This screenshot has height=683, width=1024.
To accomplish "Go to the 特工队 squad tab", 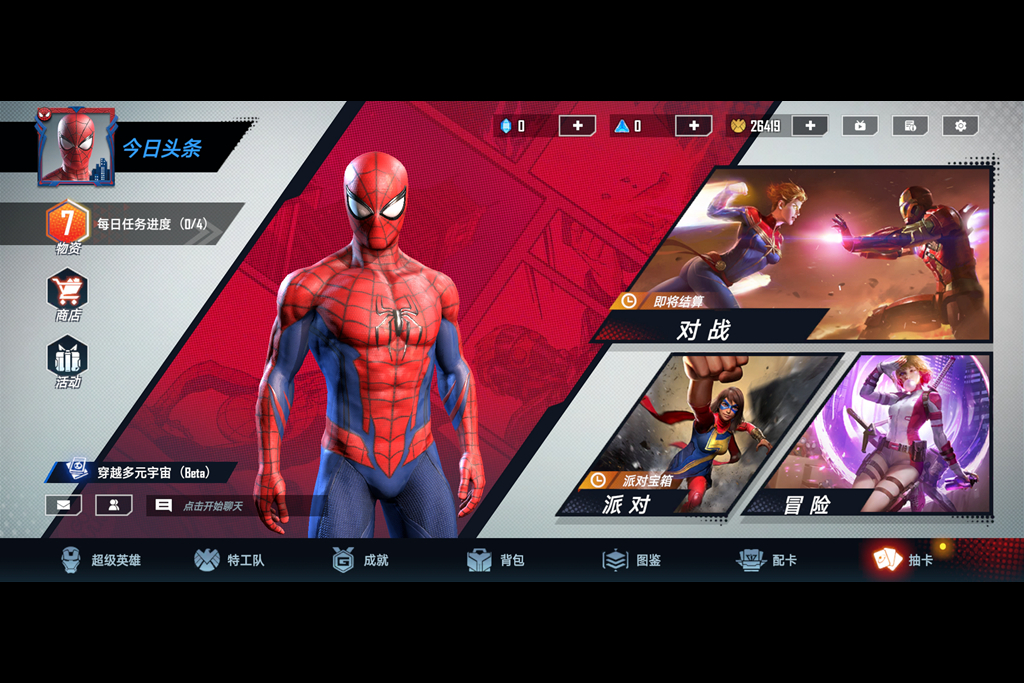I will (230, 560).
